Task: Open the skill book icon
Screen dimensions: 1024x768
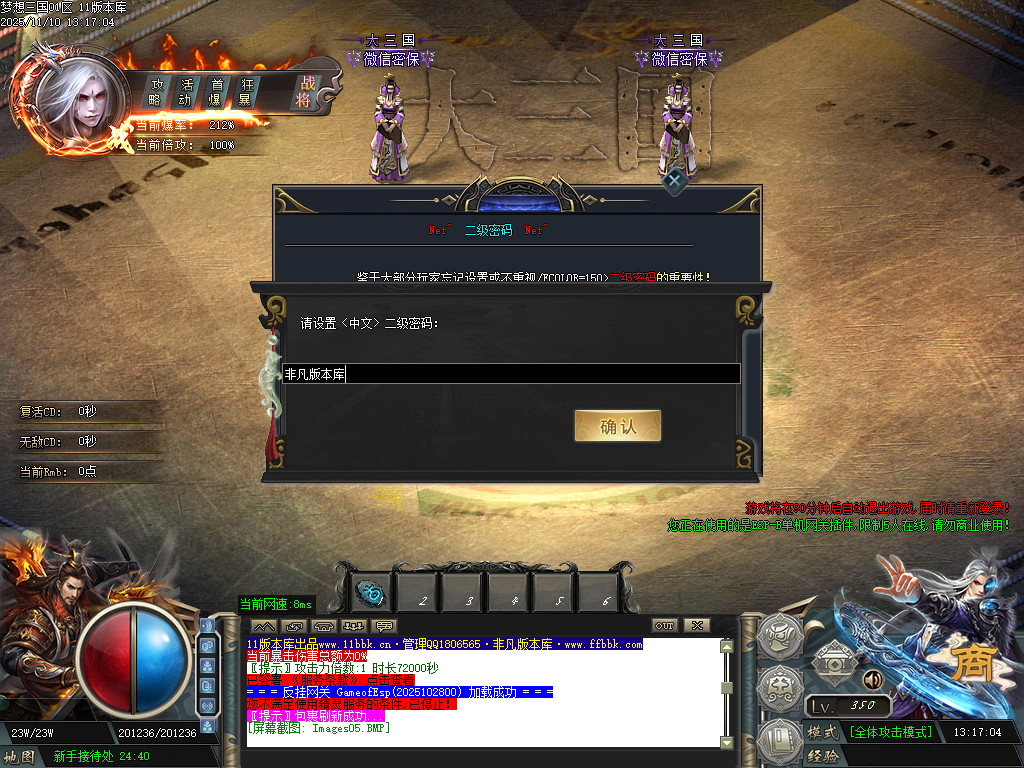Action: [x=780, y=741]
